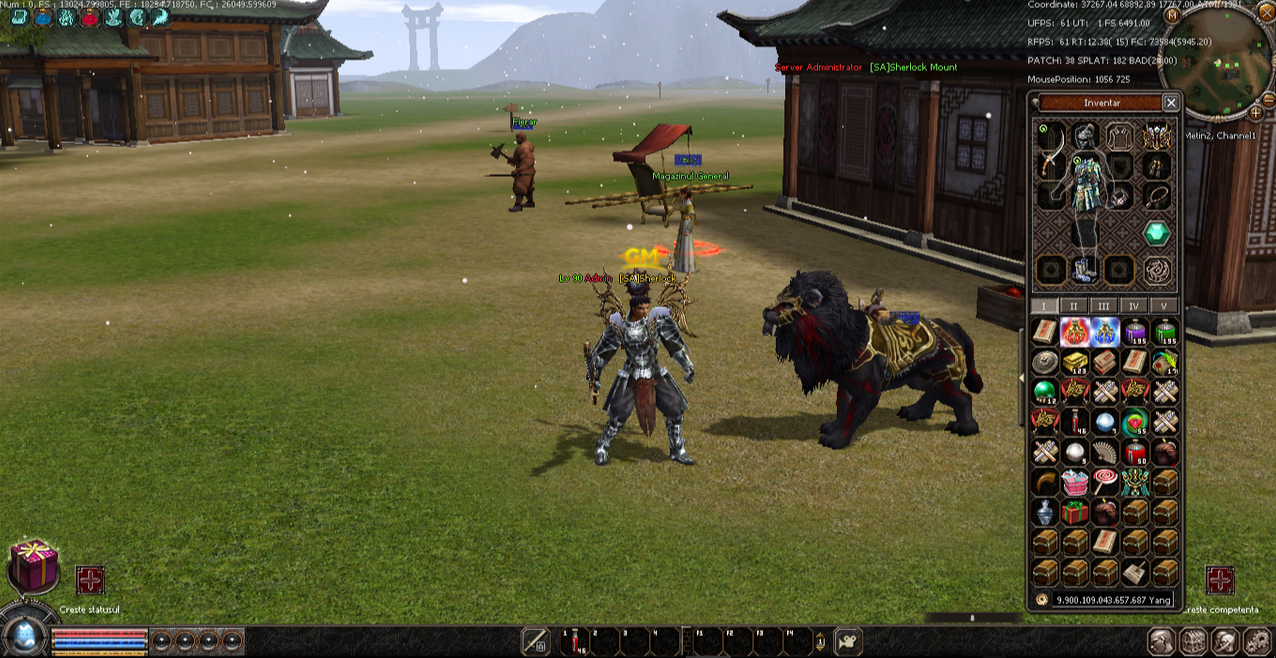Toggle the camera mode button
This screenshot has height=658, width=1276.
pyautogui.click(x=848, y=641)
